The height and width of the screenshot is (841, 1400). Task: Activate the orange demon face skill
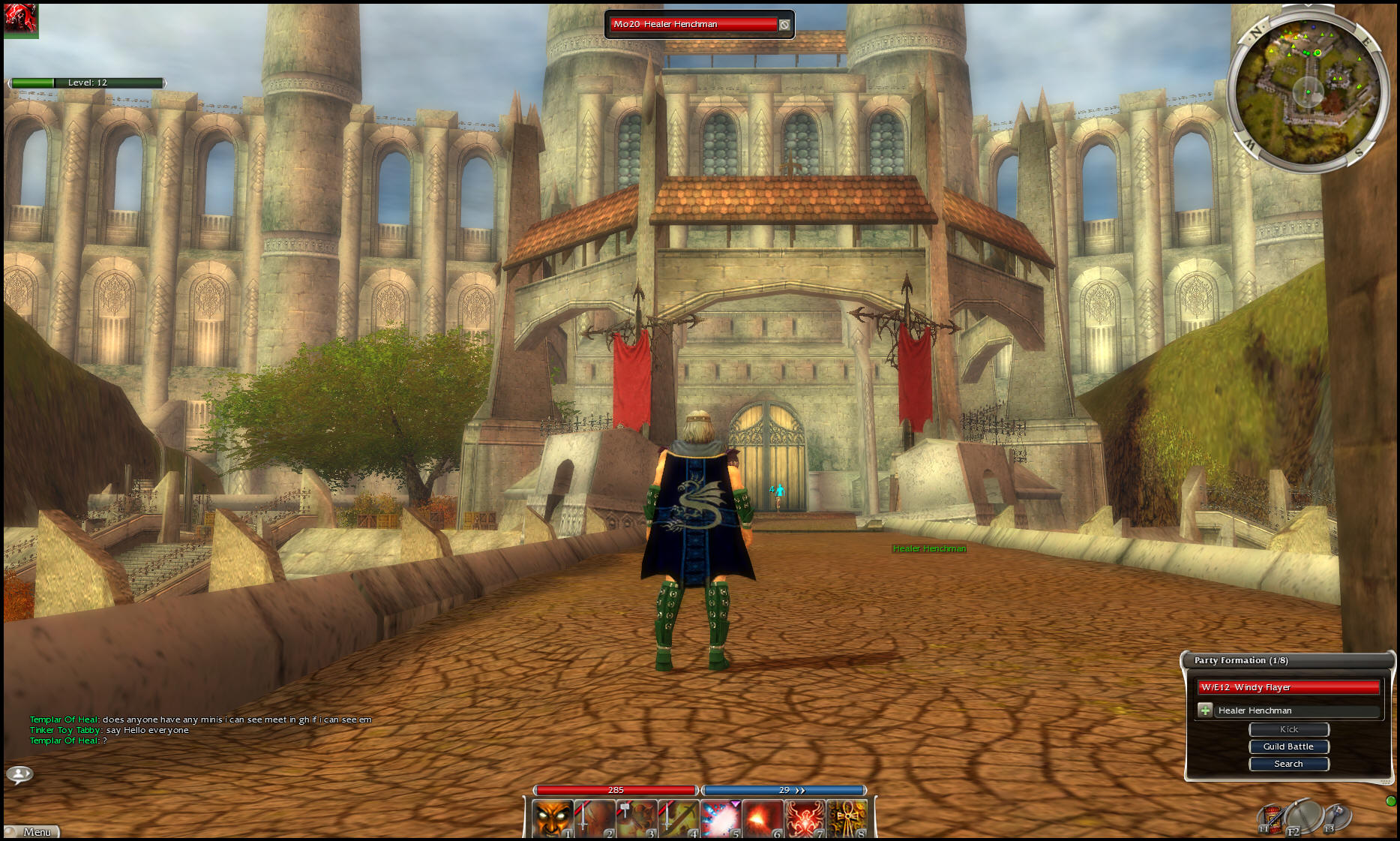coord(553,818)
